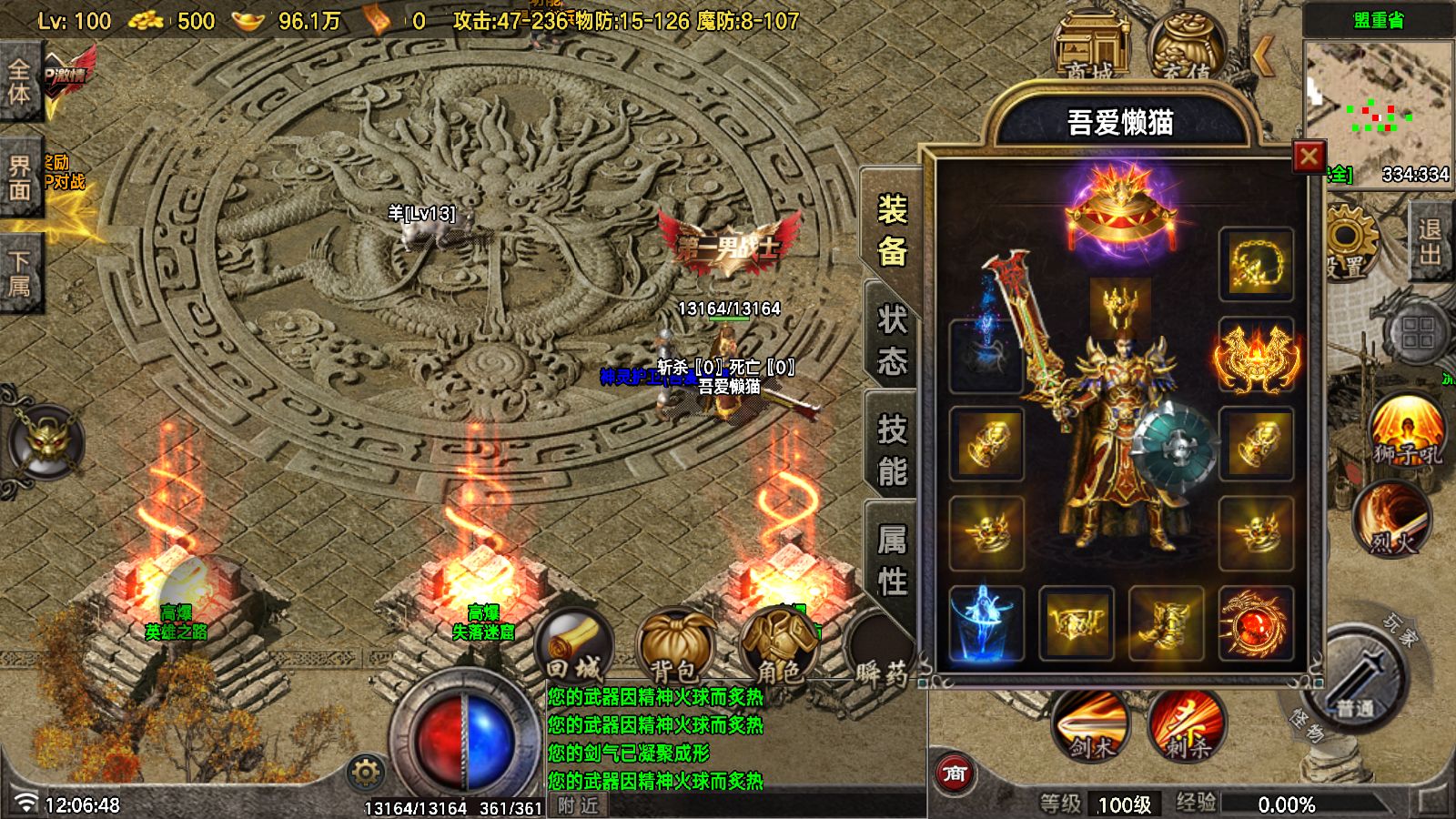Open the 下属 subordinates side button
Screen dimensions: 1456x819
pyautogui.click(x=20, y=273)
